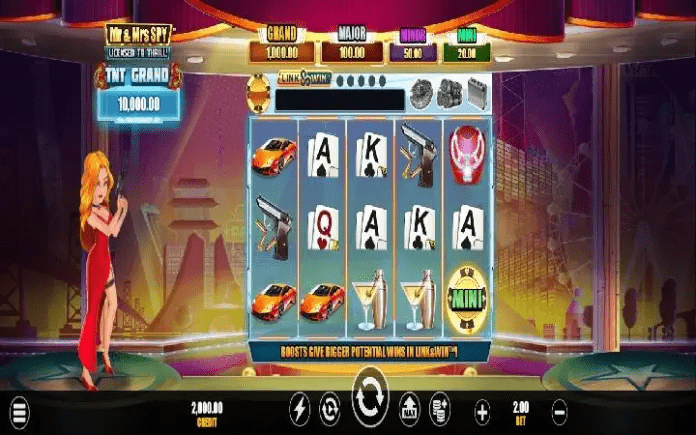Decrease the bet with the minus button
The height and width of the screenshot is (435, 696).
pos(559,411)
